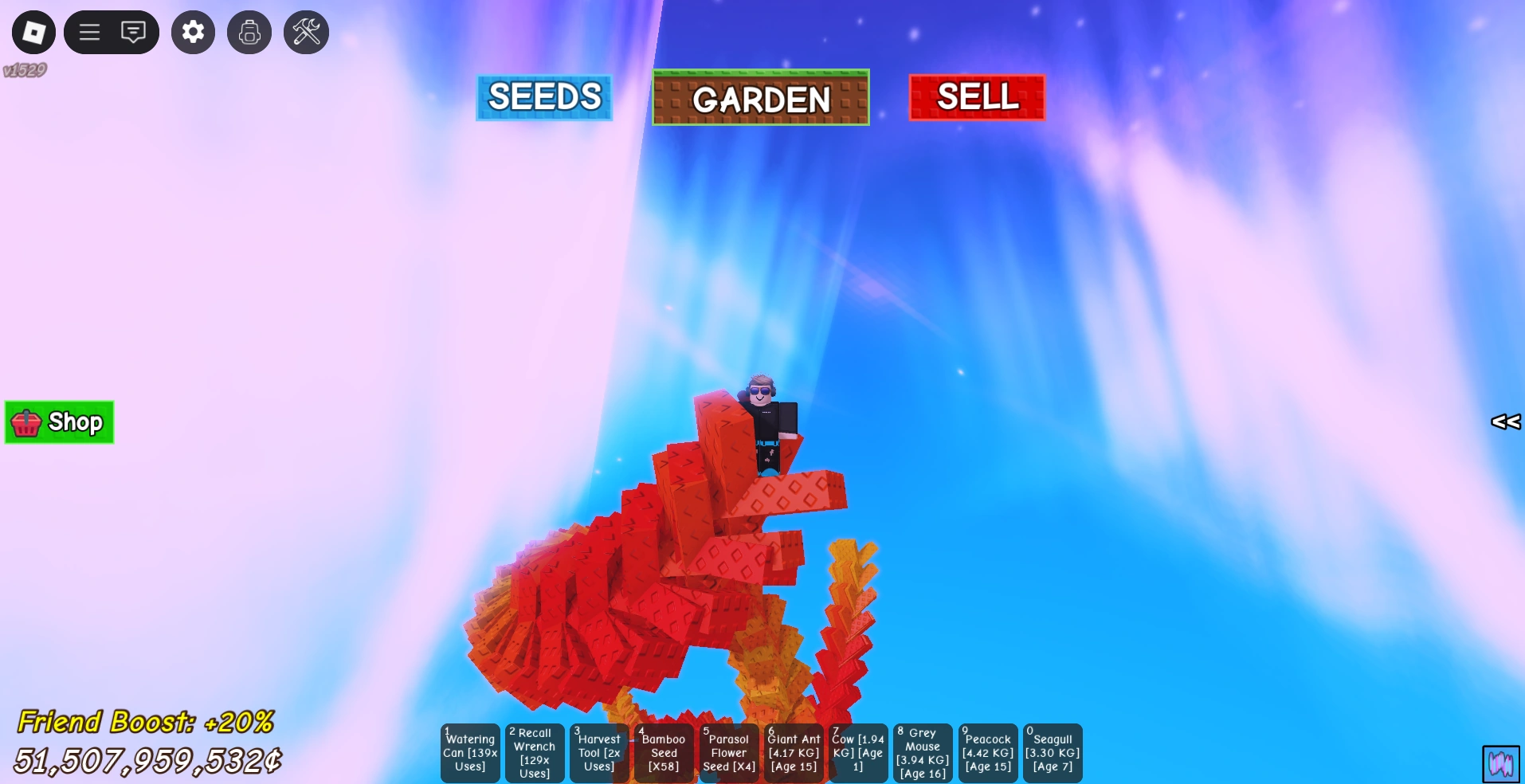Open the Roblox home menu
The width and height of the screenshot is (1525, 784).
pos(33,32)
